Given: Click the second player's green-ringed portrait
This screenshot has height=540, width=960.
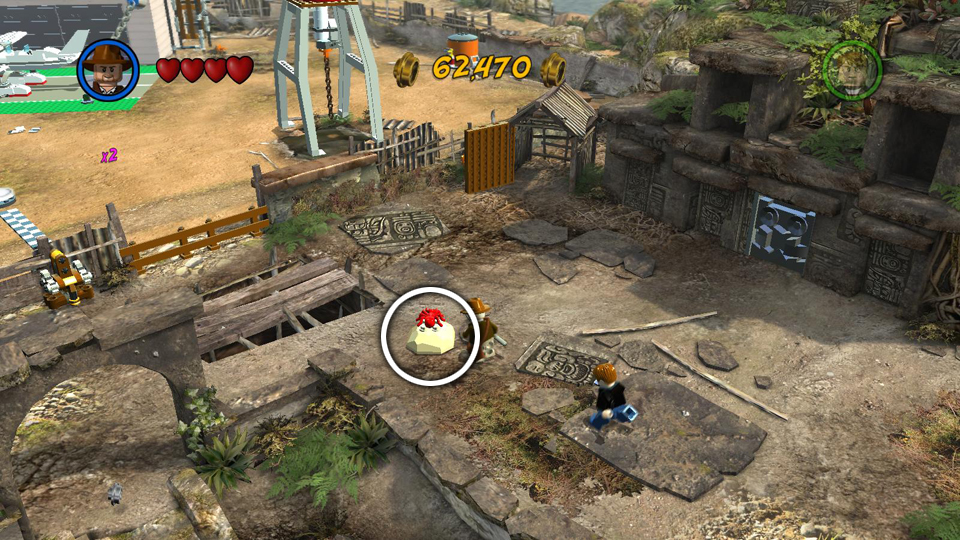Looking at the screenshot, I should tap(852, 69).
